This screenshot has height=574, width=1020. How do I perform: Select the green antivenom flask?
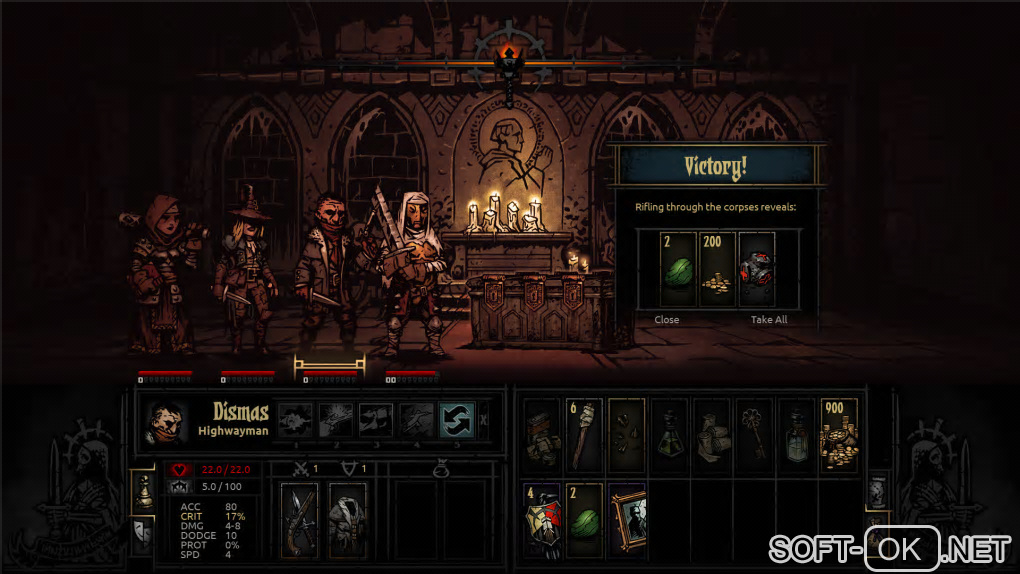670,436
